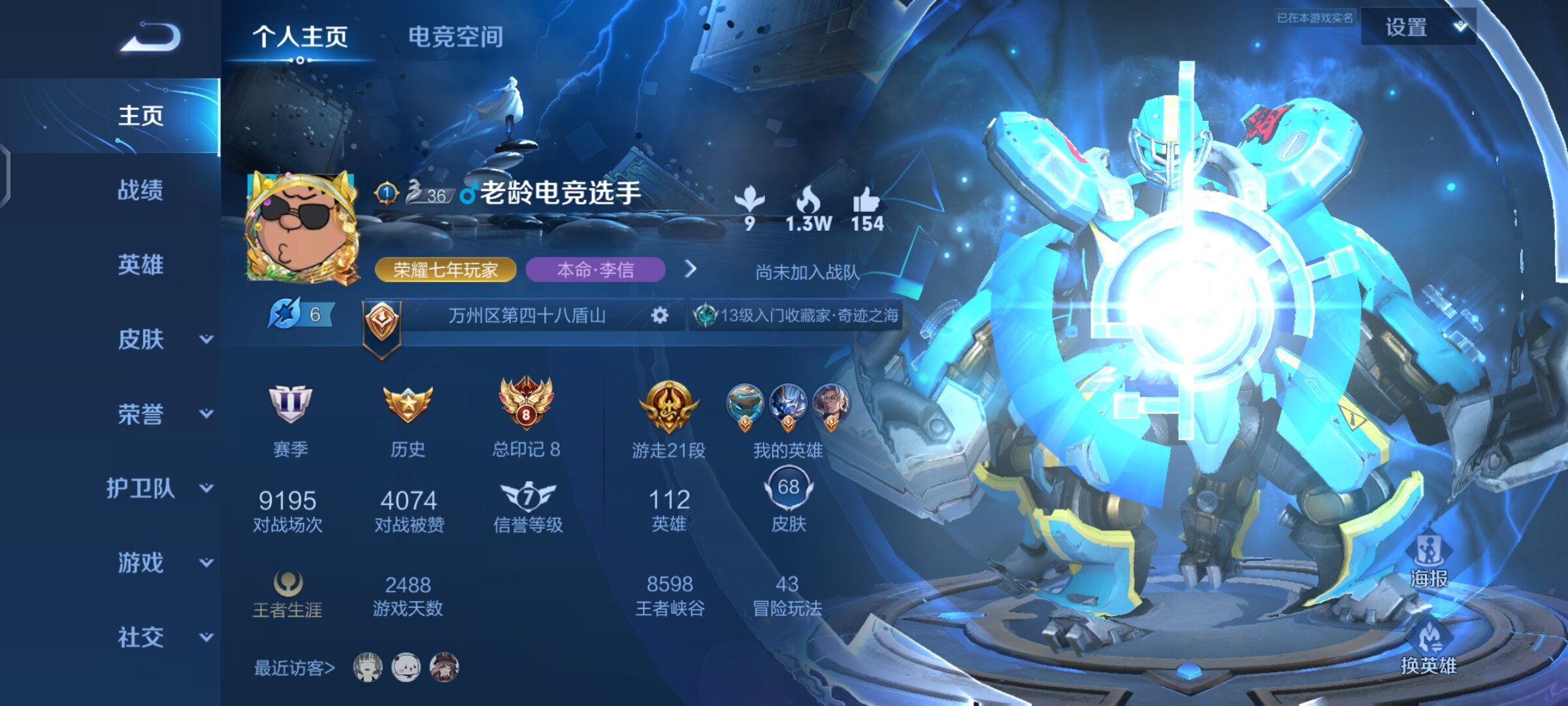Viewport: 1568px width, 706px height.
Task: Open the gear icon beside 万州区第四十八盾山
Action: pos(660,316)
